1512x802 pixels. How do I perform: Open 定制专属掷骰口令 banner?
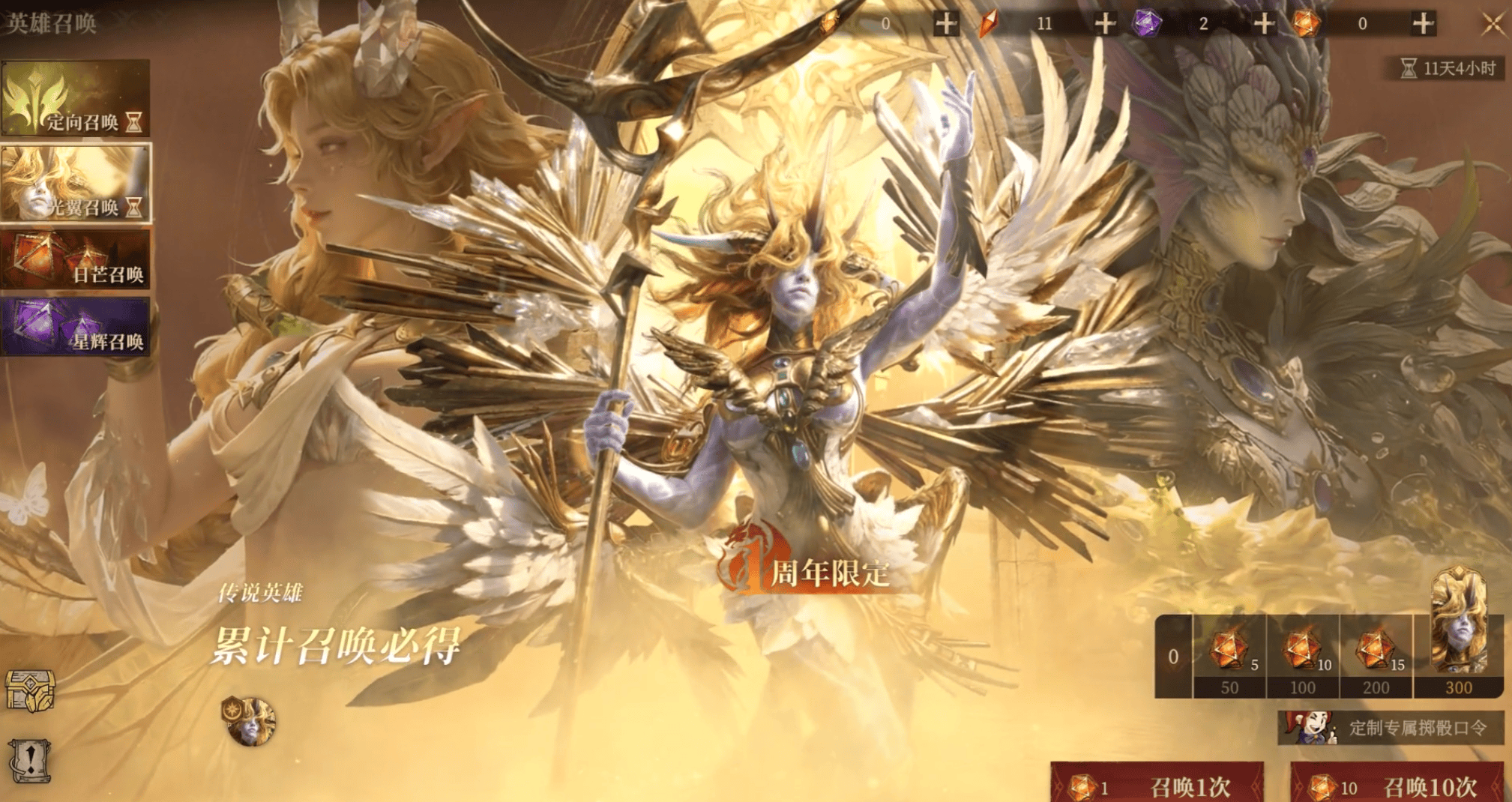pos(1391,728)
